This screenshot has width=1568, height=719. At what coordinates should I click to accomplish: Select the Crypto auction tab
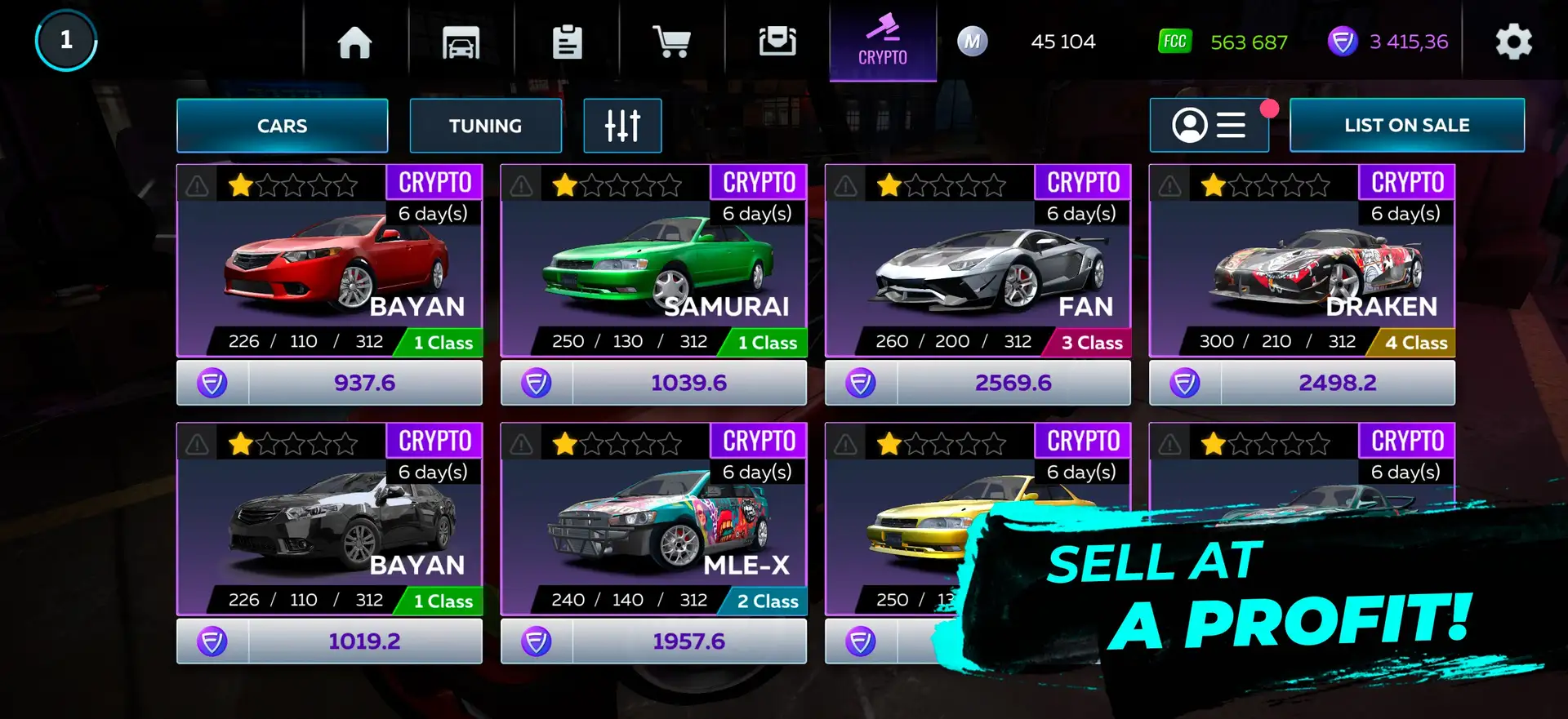(882, 42)
